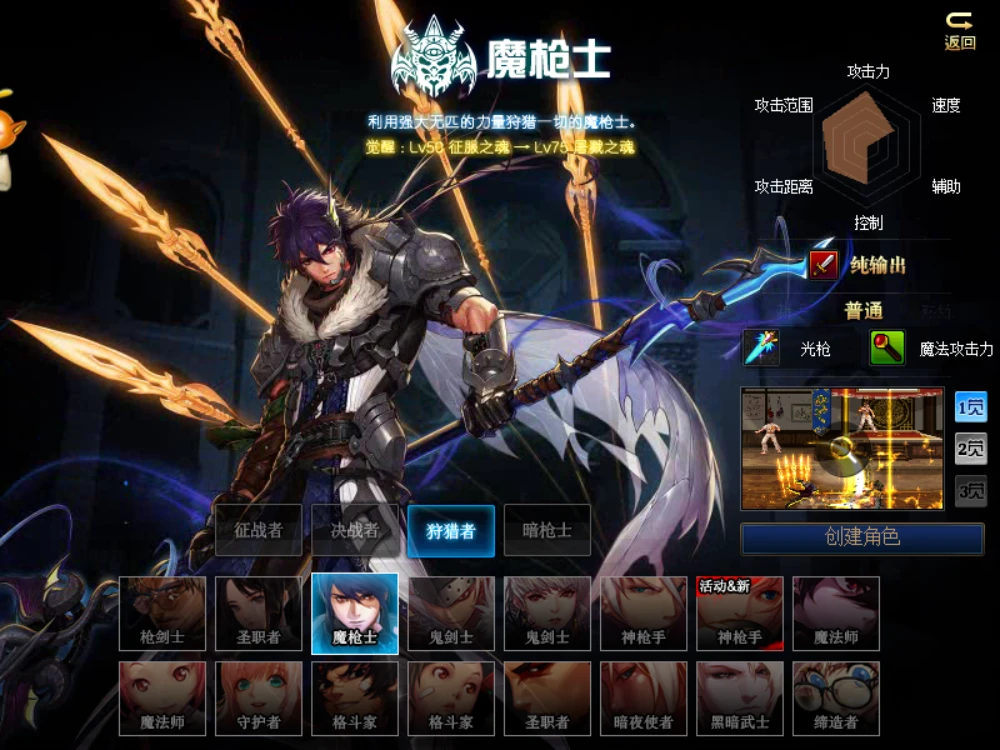This screenshot has width=1000, height=750.
Task: Switch to the 征战者 subclass tab
Action: pos(259,530)
